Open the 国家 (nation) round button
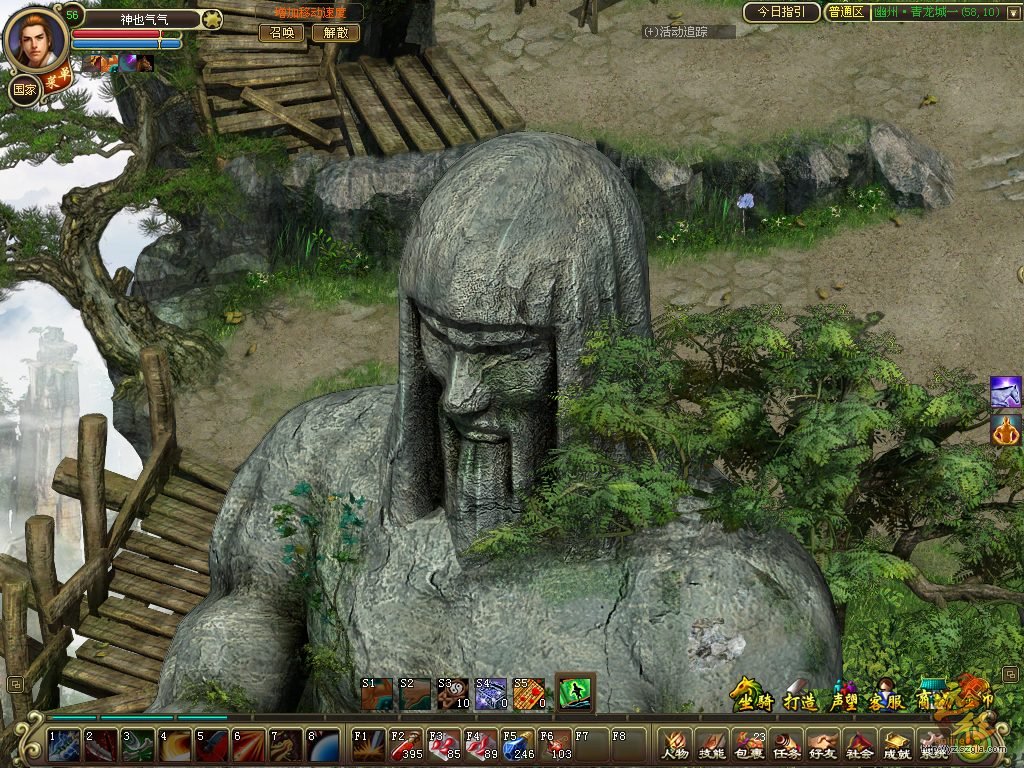 (25, 88)
